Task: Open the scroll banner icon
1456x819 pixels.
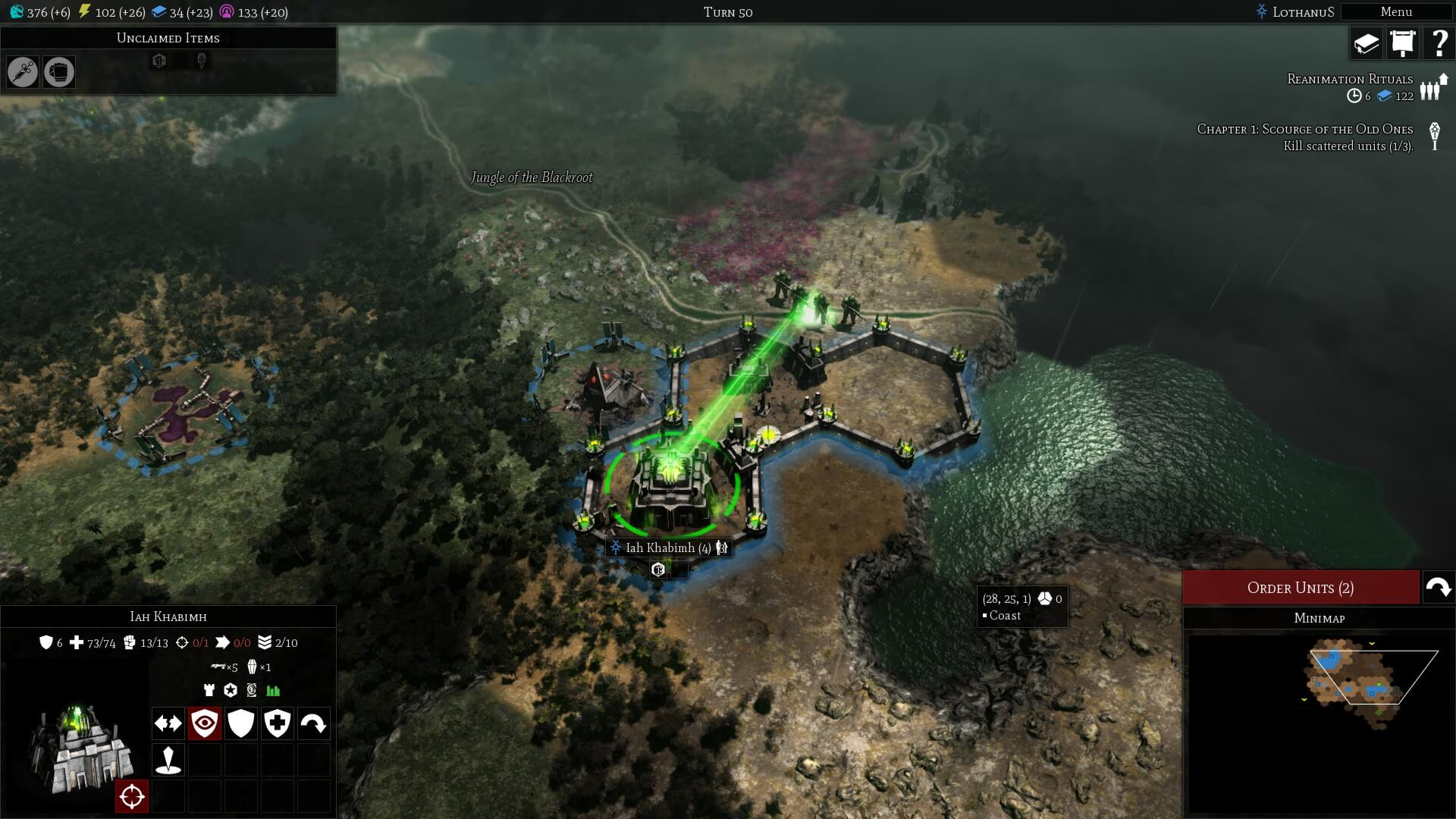Action: 1402,43
